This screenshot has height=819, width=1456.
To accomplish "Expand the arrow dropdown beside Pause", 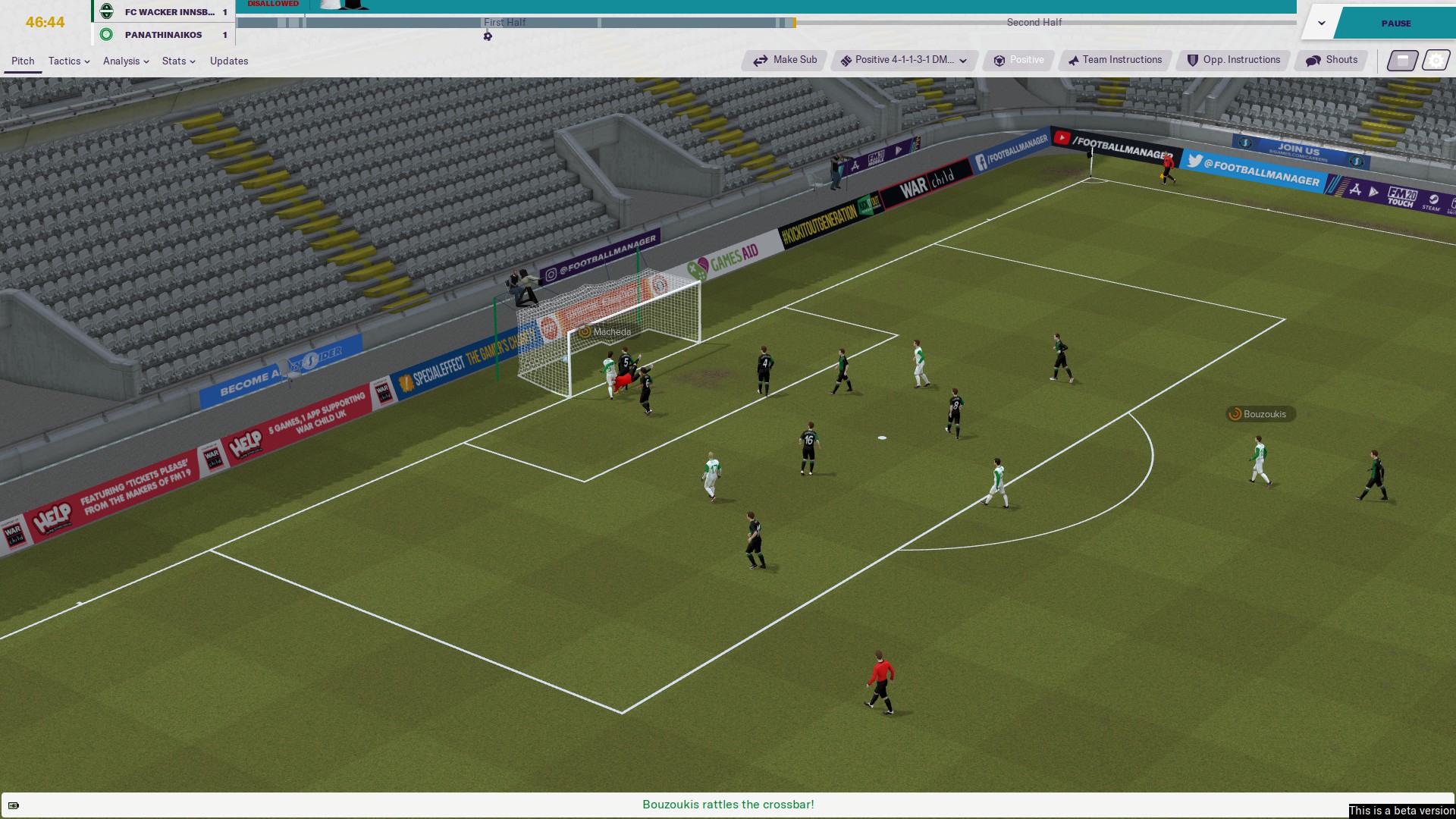I will (x=1321, y=24).
